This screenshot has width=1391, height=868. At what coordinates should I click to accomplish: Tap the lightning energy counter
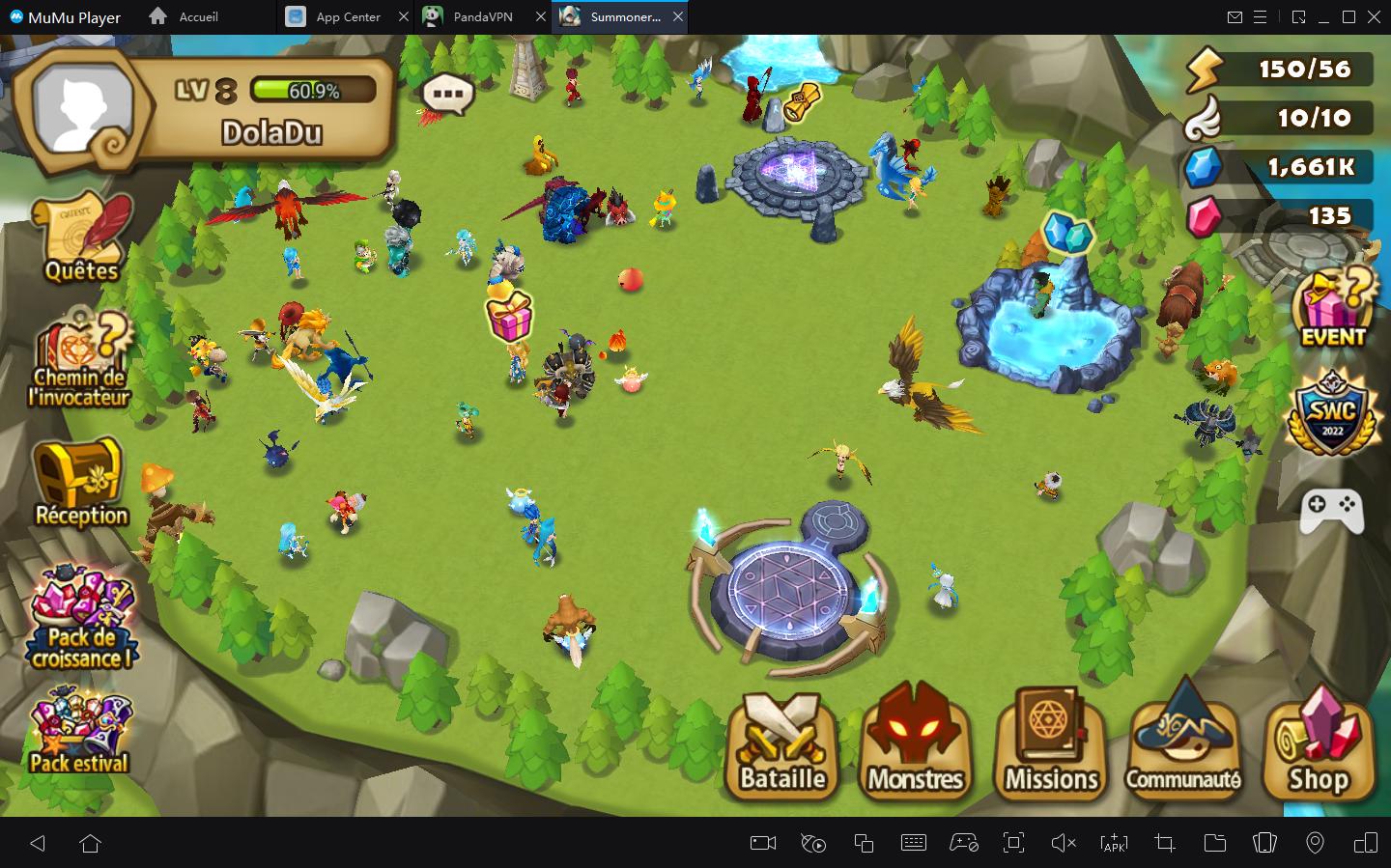1280,70
